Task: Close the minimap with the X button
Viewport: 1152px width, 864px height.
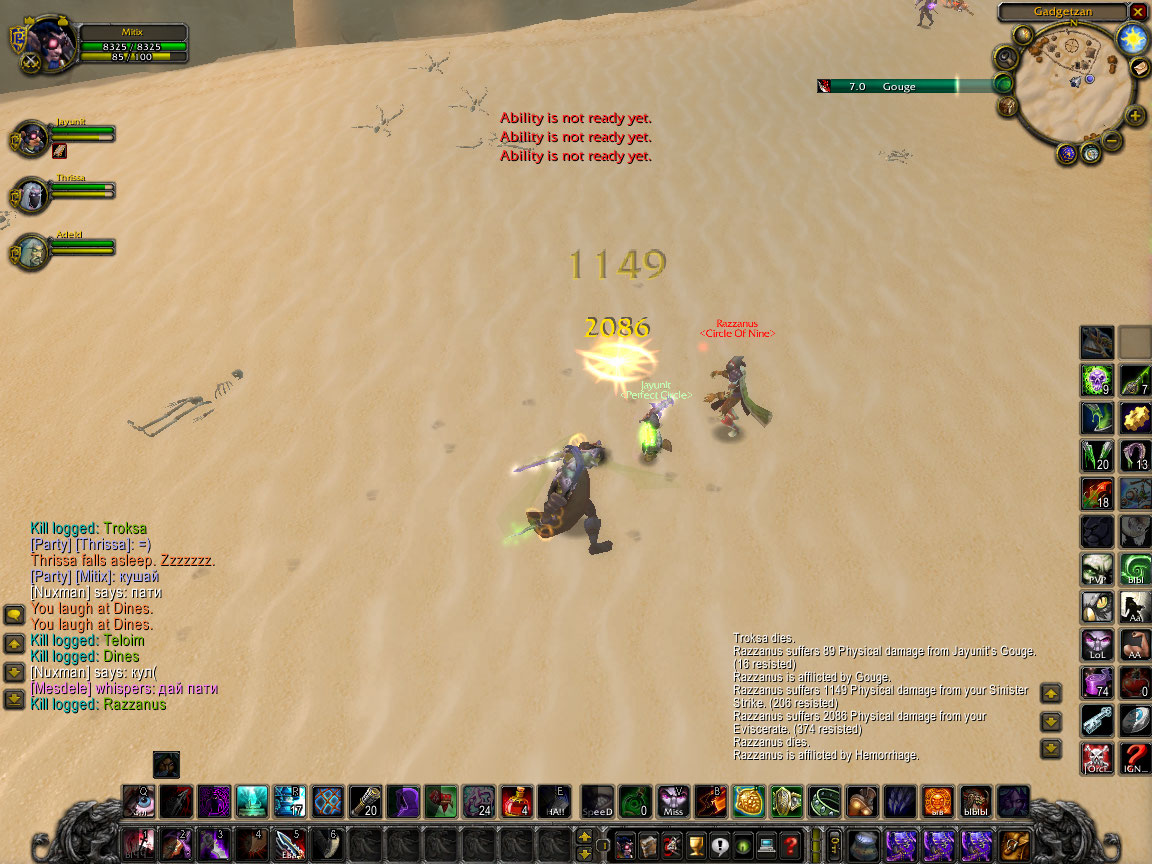Action: click(x=1138, y=12)
